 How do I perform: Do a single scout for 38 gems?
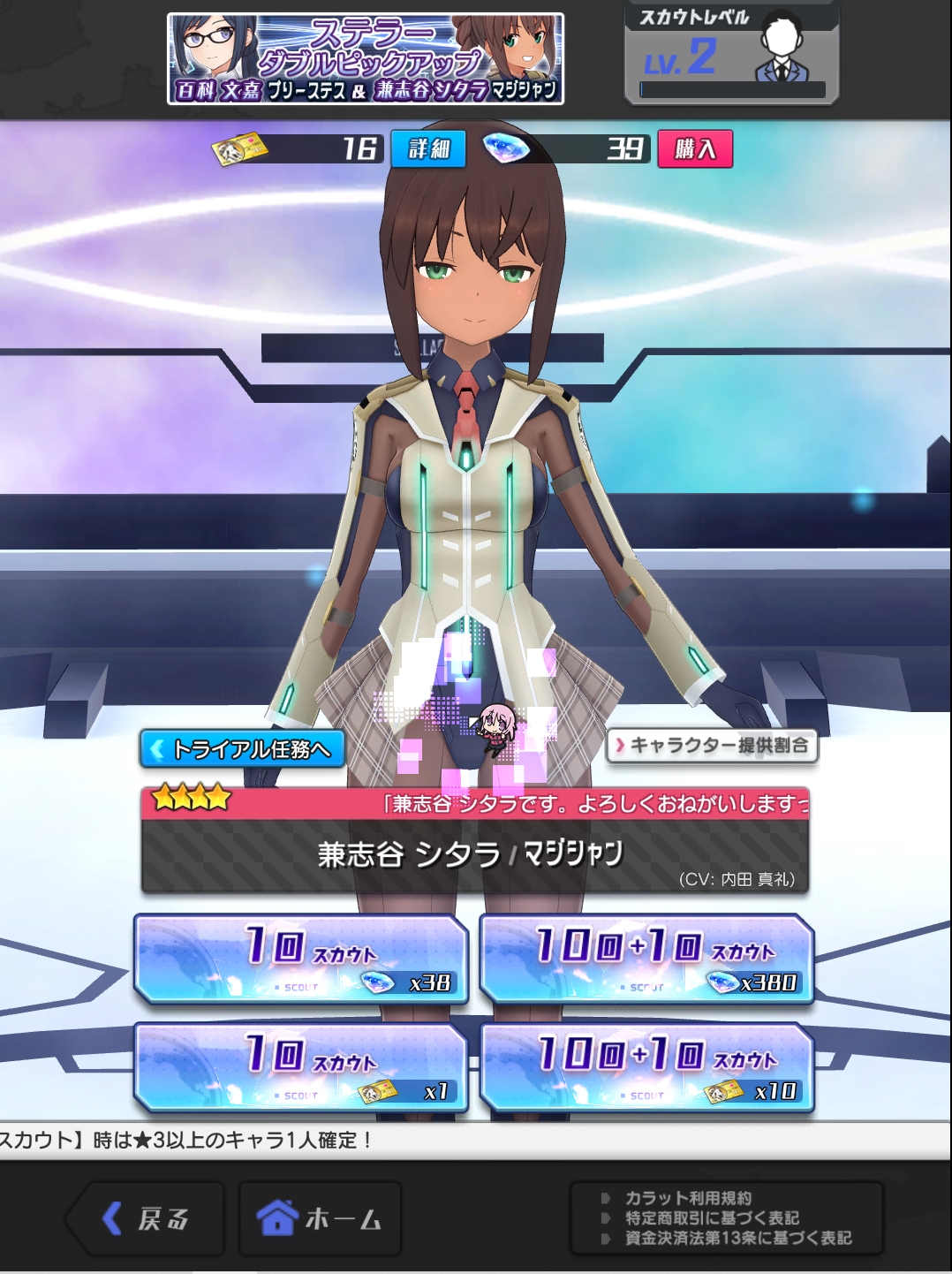click(300, 959)
